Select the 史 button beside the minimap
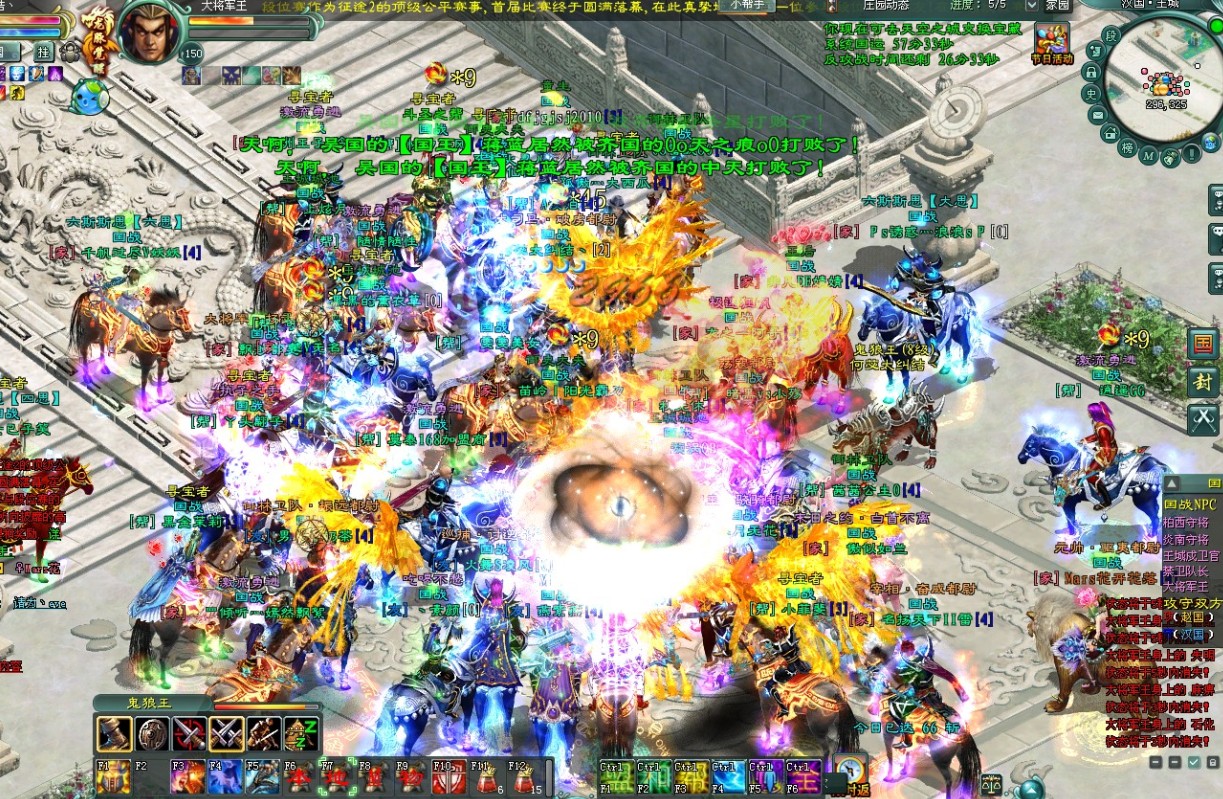Screen dimensions: 1223x799 click(x=1093, y=95)
